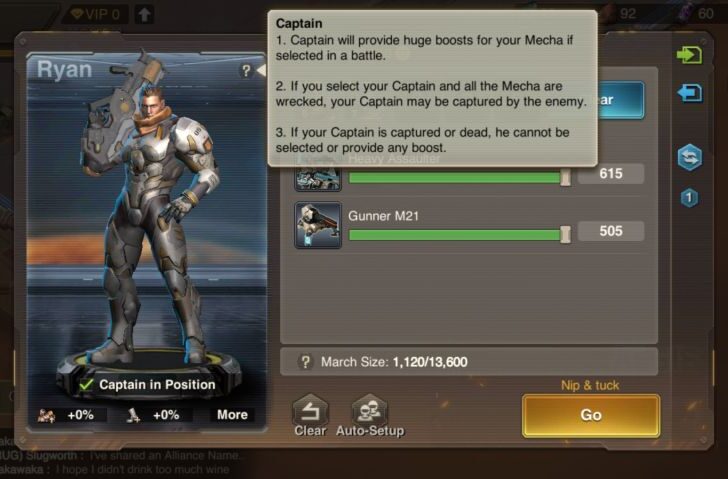
Task: Adjust the Heavy Assaulter troop slider handle
Action: [565, 175]
